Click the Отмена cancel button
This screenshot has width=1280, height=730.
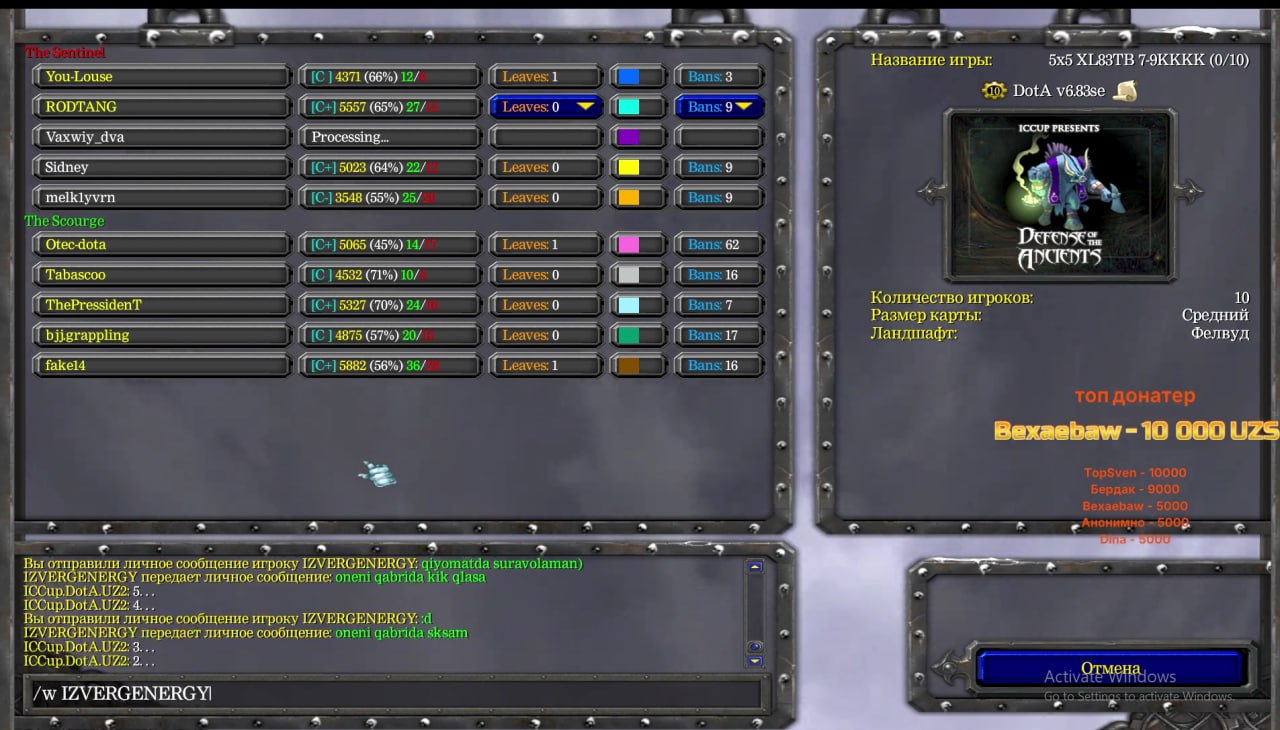pyautogui.click(x=1110, y=668)
